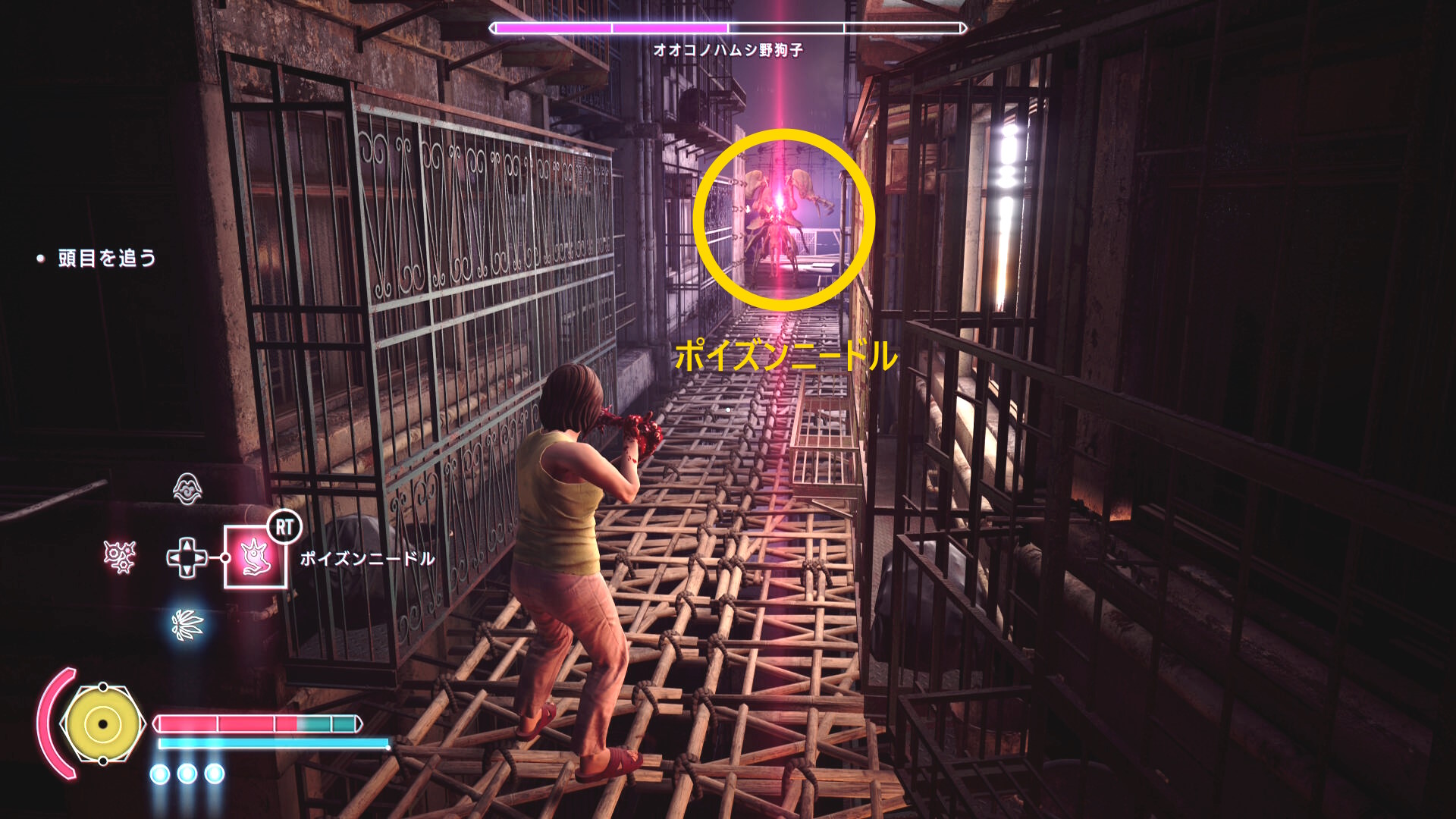This screenshot has height=819, width=1456.
Task: Select the pink Poison Needle ability slot
Action: pos(256,557)
